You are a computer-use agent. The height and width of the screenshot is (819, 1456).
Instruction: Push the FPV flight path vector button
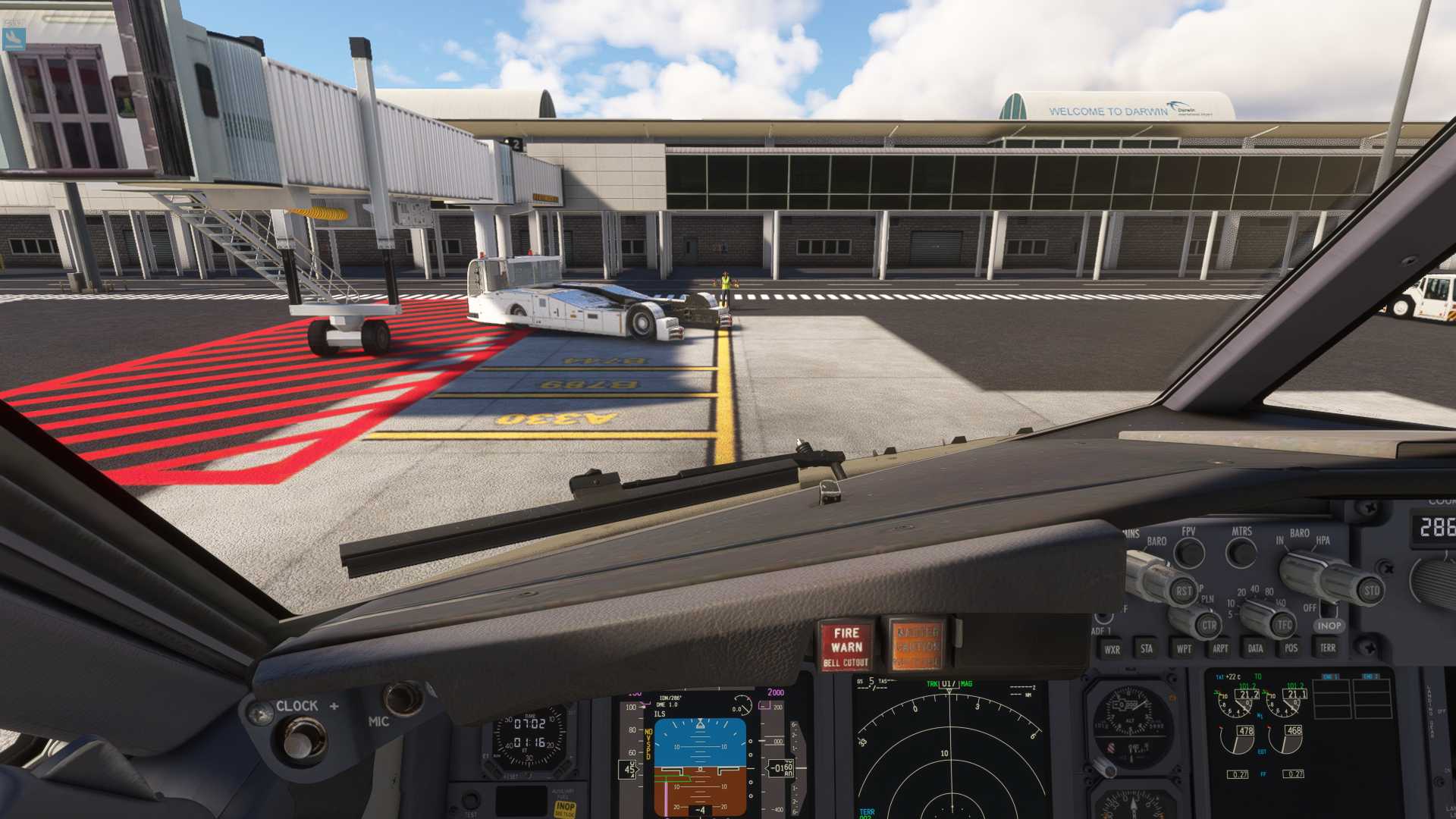[1188, 554]
